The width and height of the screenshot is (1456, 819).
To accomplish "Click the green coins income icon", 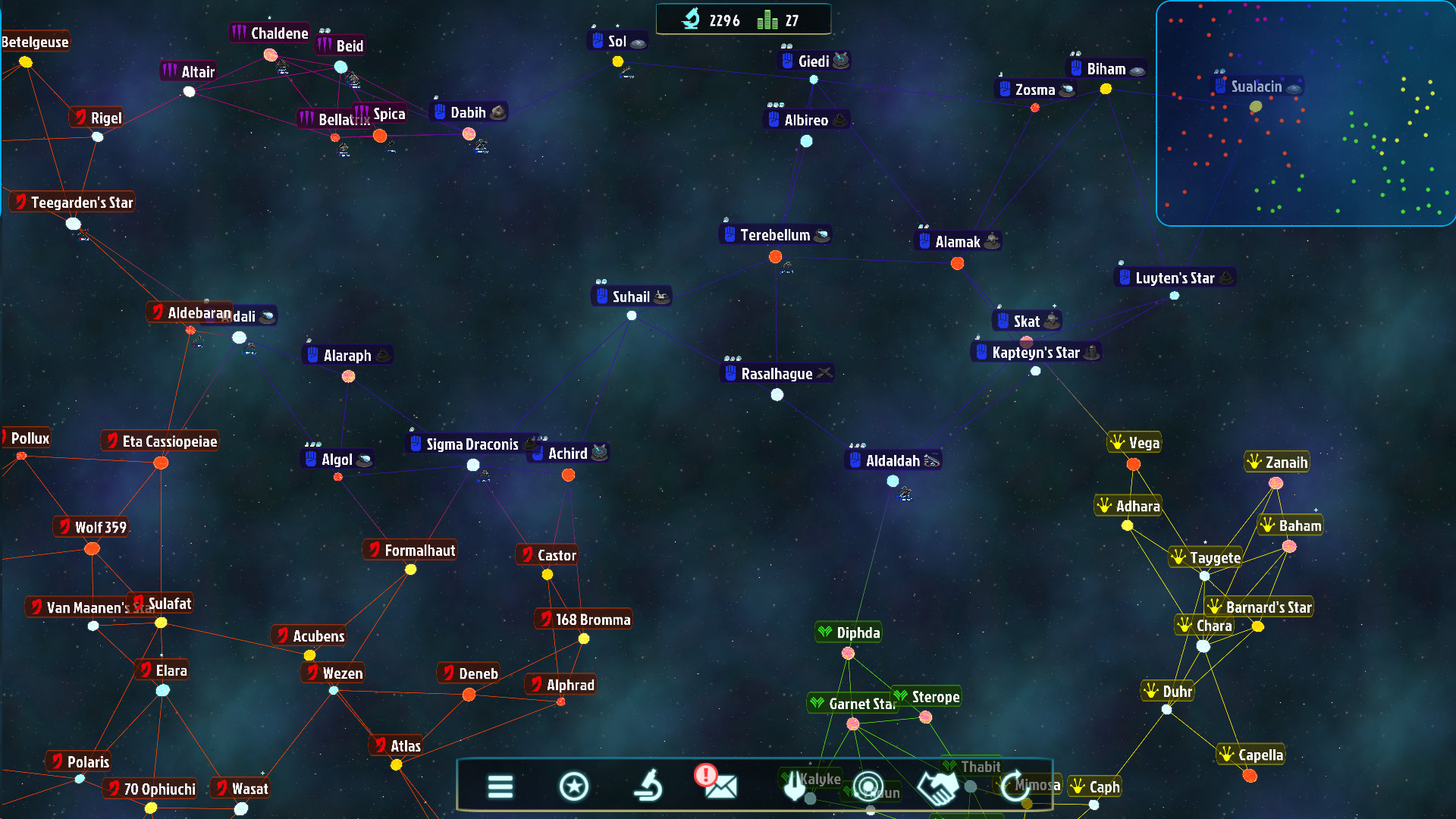I will coord(766,19).
